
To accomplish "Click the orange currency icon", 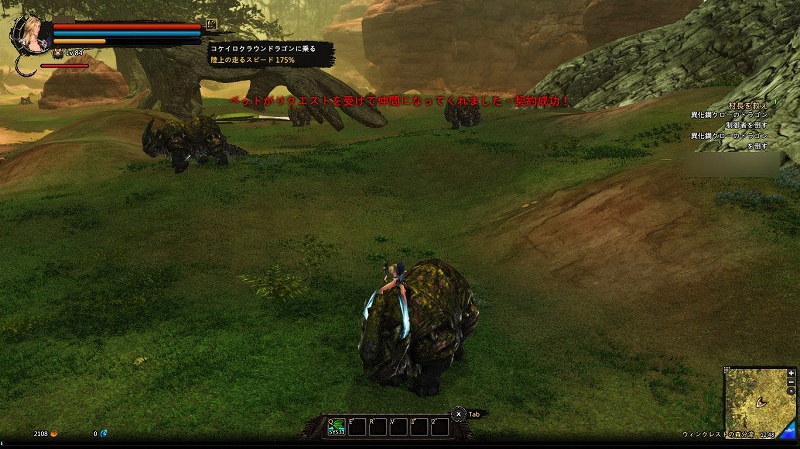I will click(x=54, y=434).
